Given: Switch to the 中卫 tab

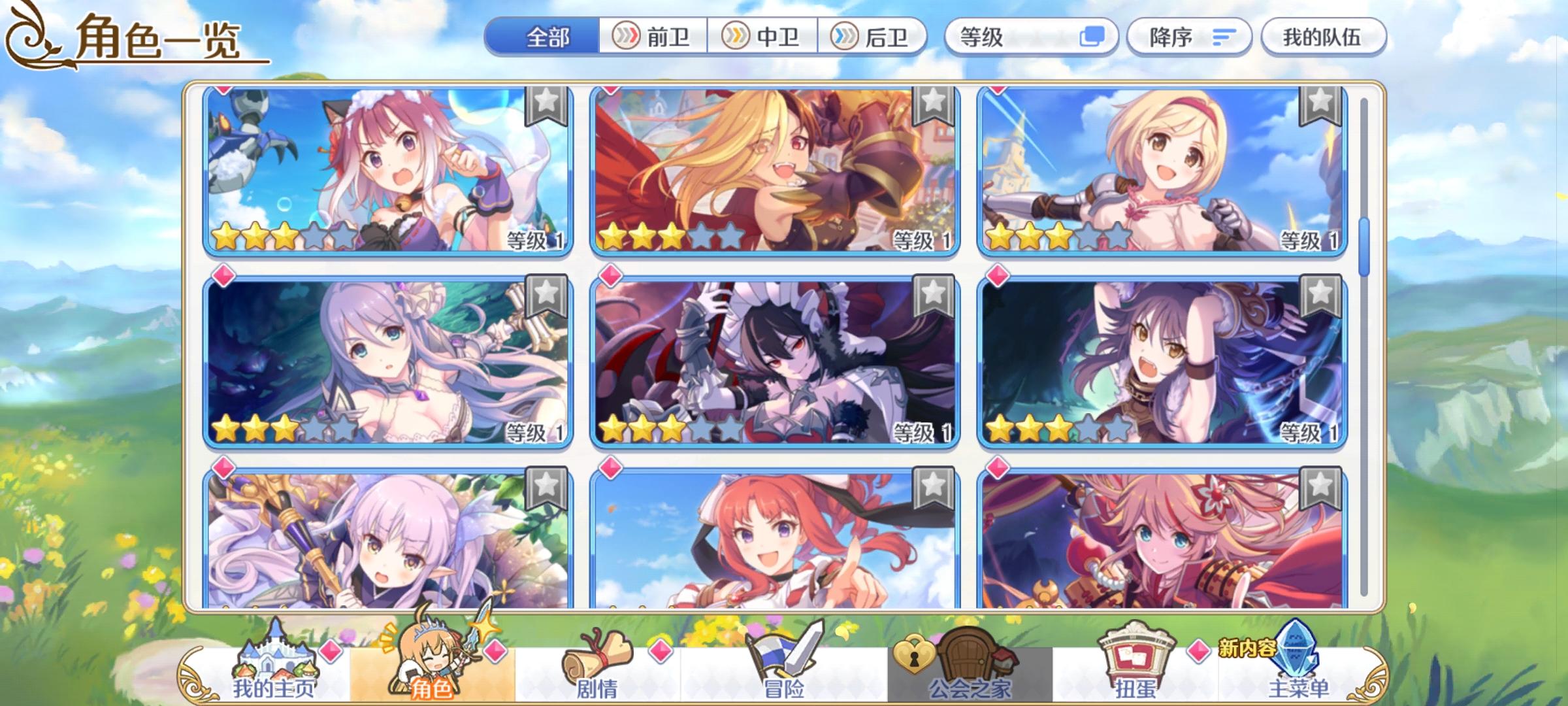Looking at the screenshot, I should (x=761, y=37).
